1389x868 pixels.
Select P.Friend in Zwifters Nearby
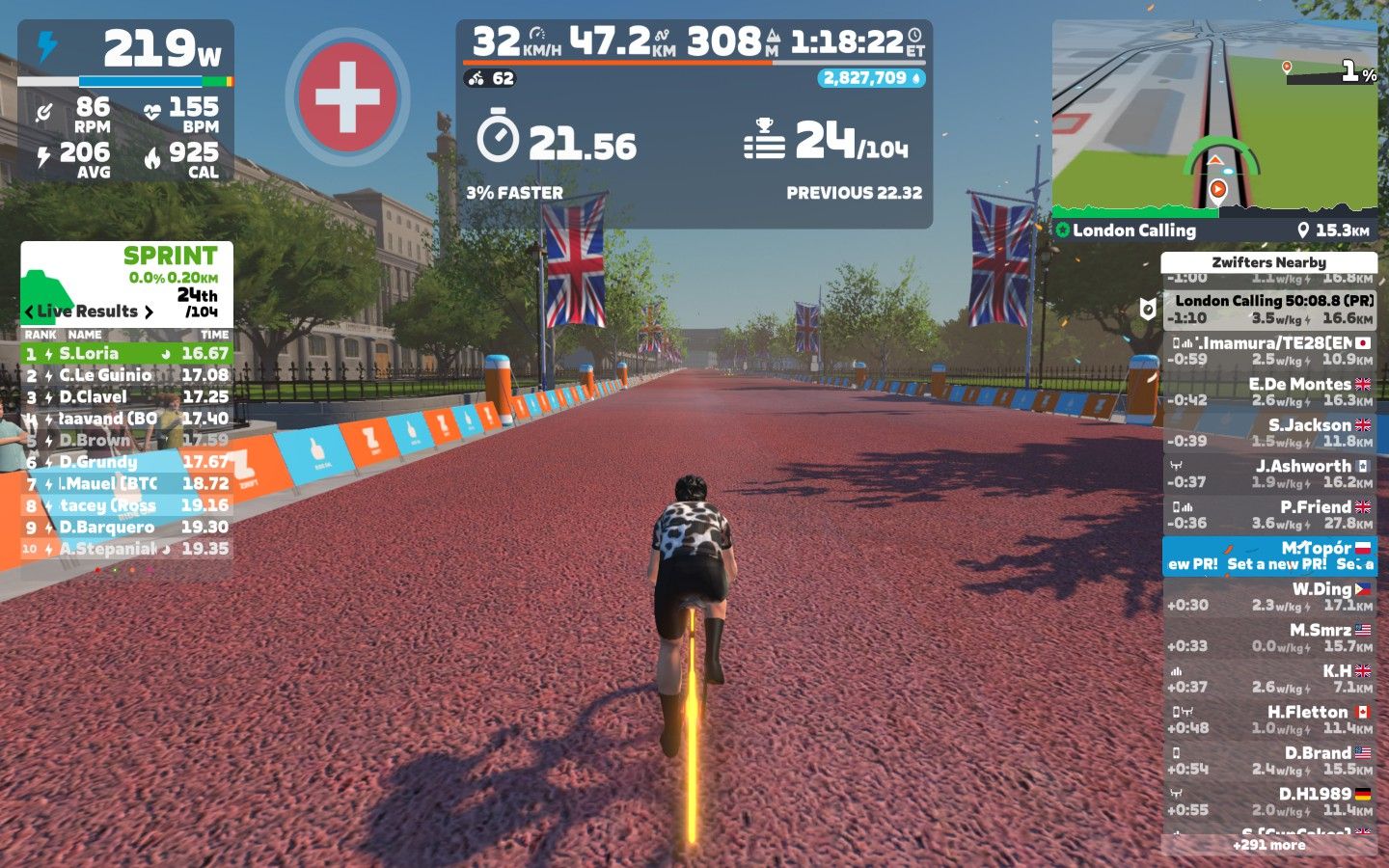pyautogui.click(x=1268, y=515)
